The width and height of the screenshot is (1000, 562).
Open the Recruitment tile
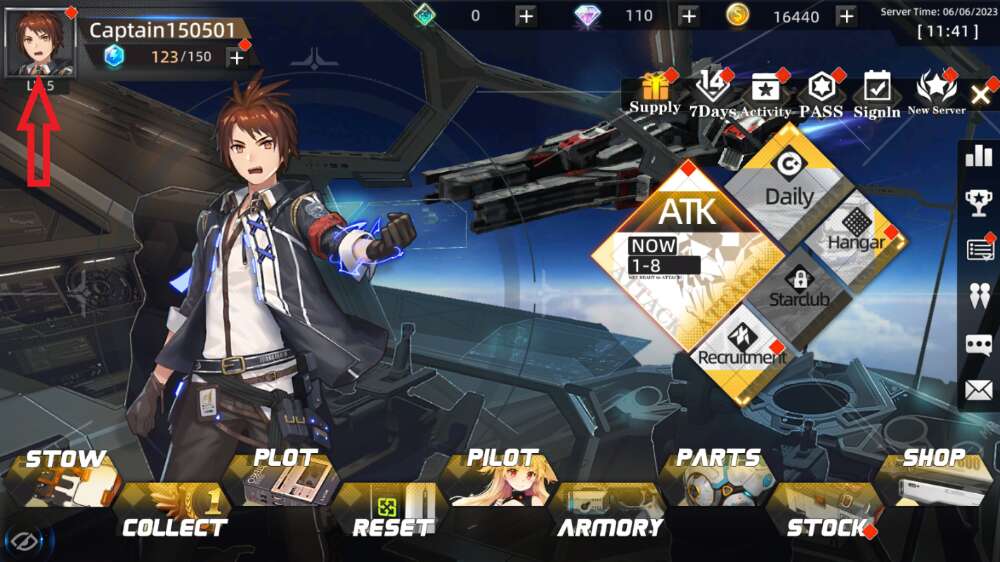click(x=742, y=345)
